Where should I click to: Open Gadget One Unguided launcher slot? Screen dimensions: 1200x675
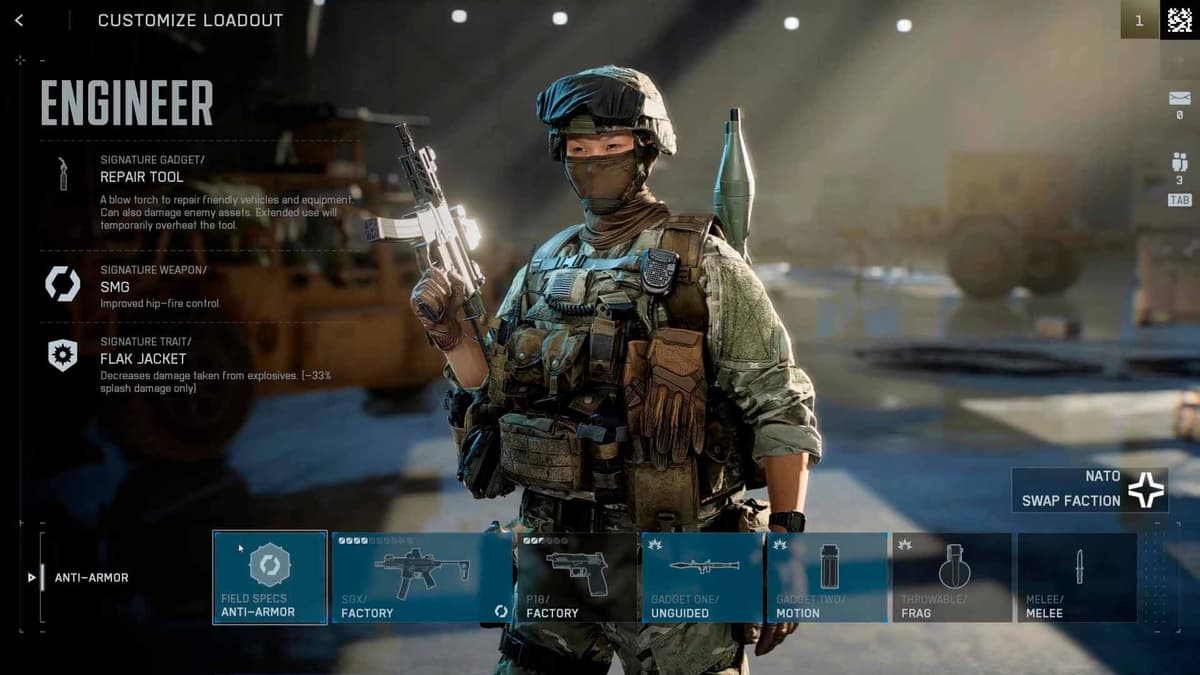tap(703, 577)
